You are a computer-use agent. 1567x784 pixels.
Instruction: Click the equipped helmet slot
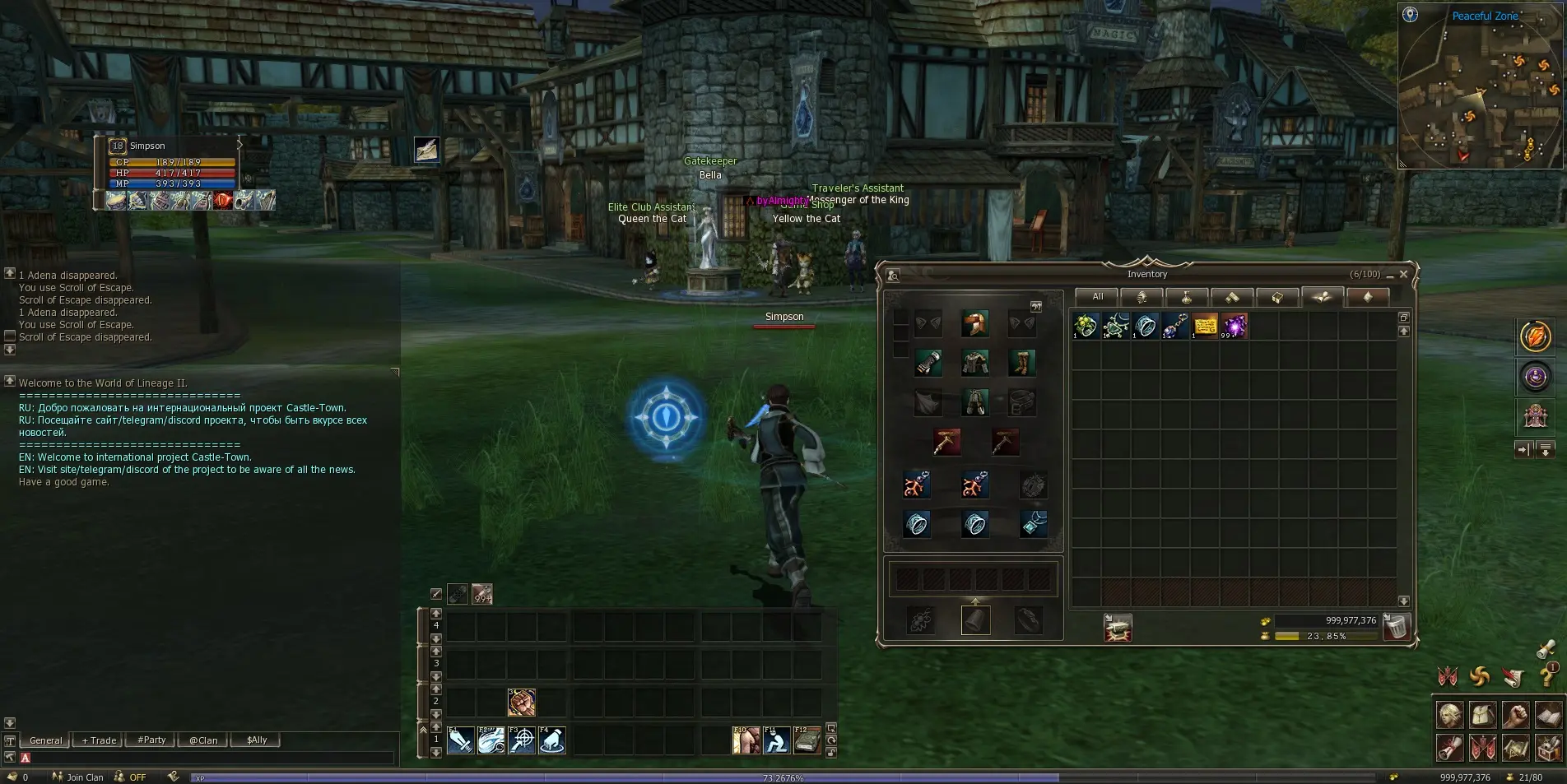pyautogui.click(x=975, y=323)
